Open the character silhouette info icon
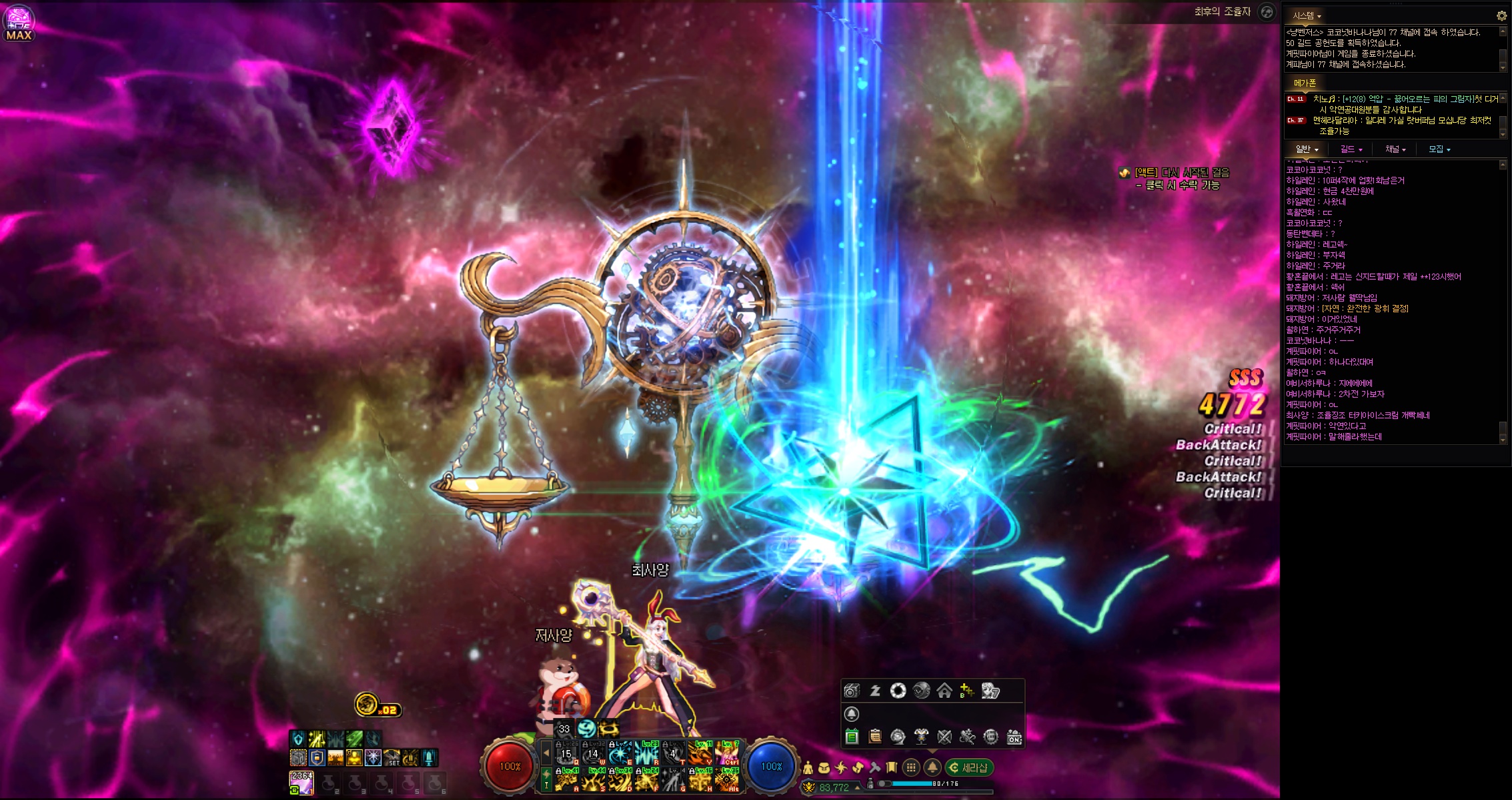Image resolution: width=1512 pixels, height=800 pixels. (808, 768)
